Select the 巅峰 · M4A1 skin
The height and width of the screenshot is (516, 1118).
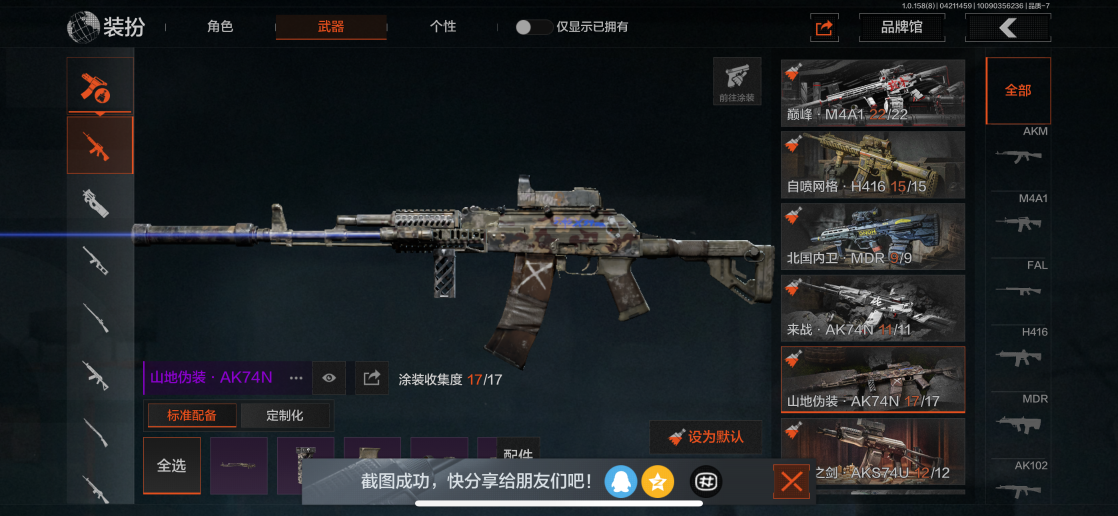point(873,93)
